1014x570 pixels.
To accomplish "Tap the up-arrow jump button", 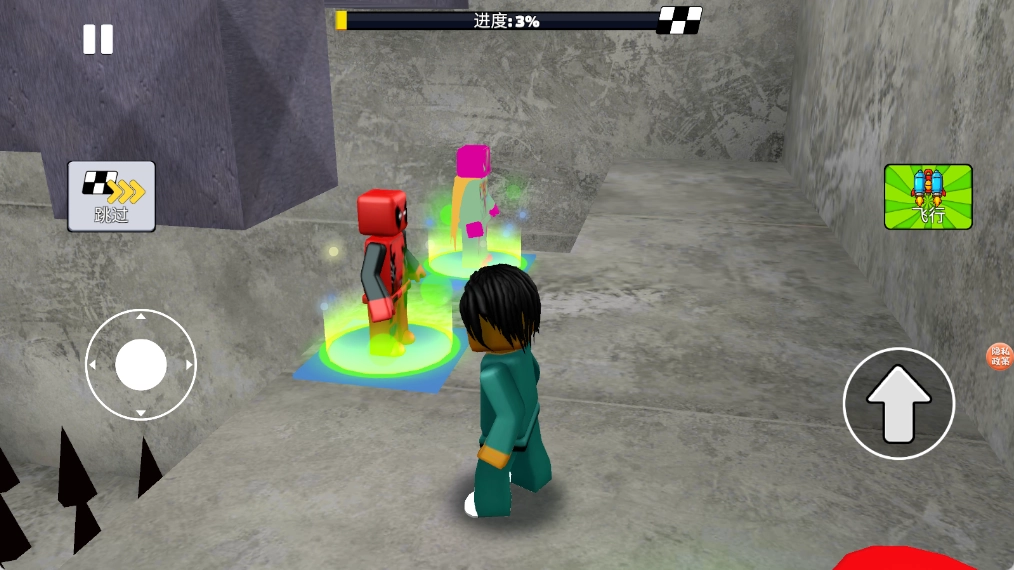I will (898, 403).
